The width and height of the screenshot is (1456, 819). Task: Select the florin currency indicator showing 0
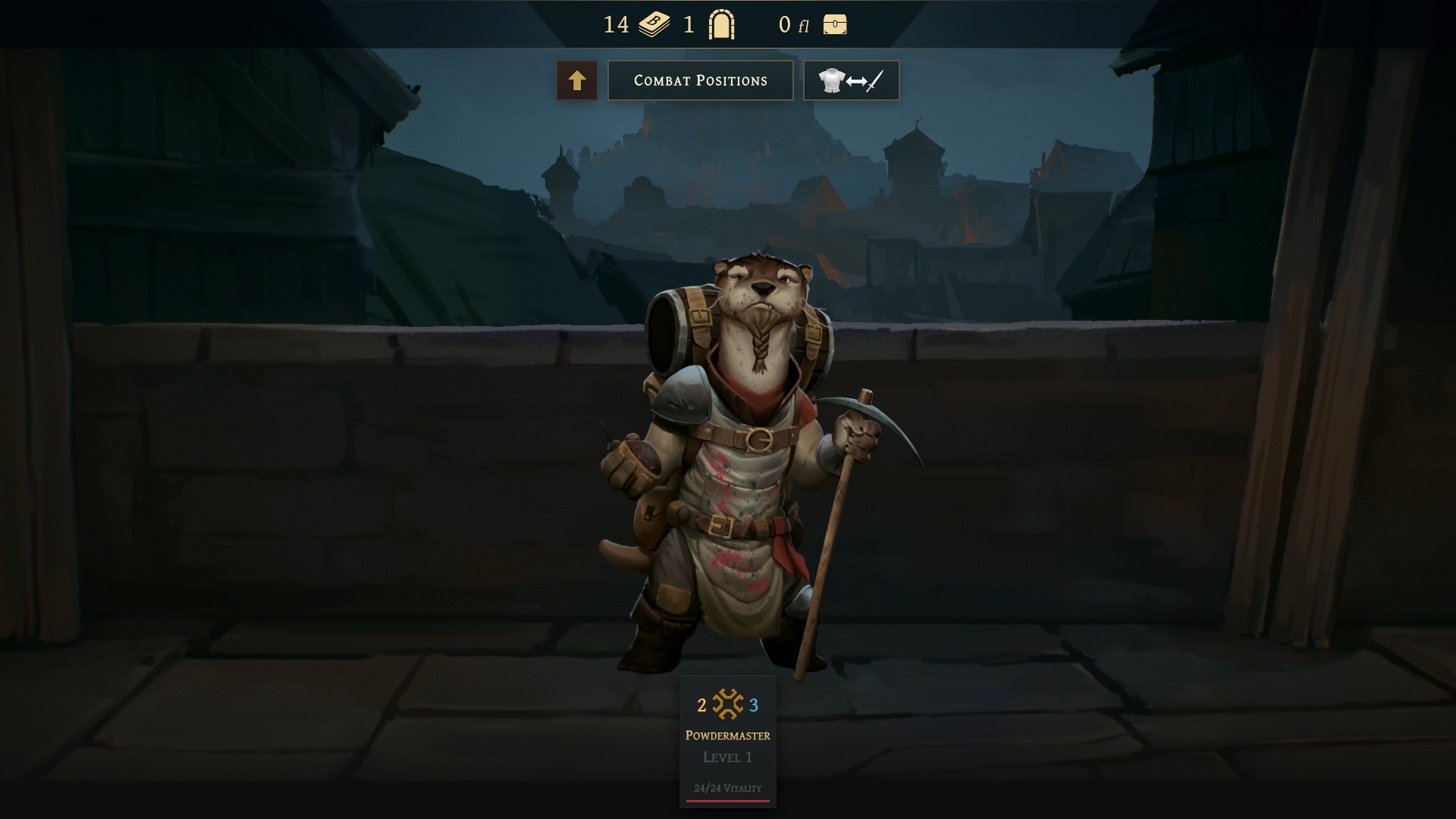click(x=789, y=24)
